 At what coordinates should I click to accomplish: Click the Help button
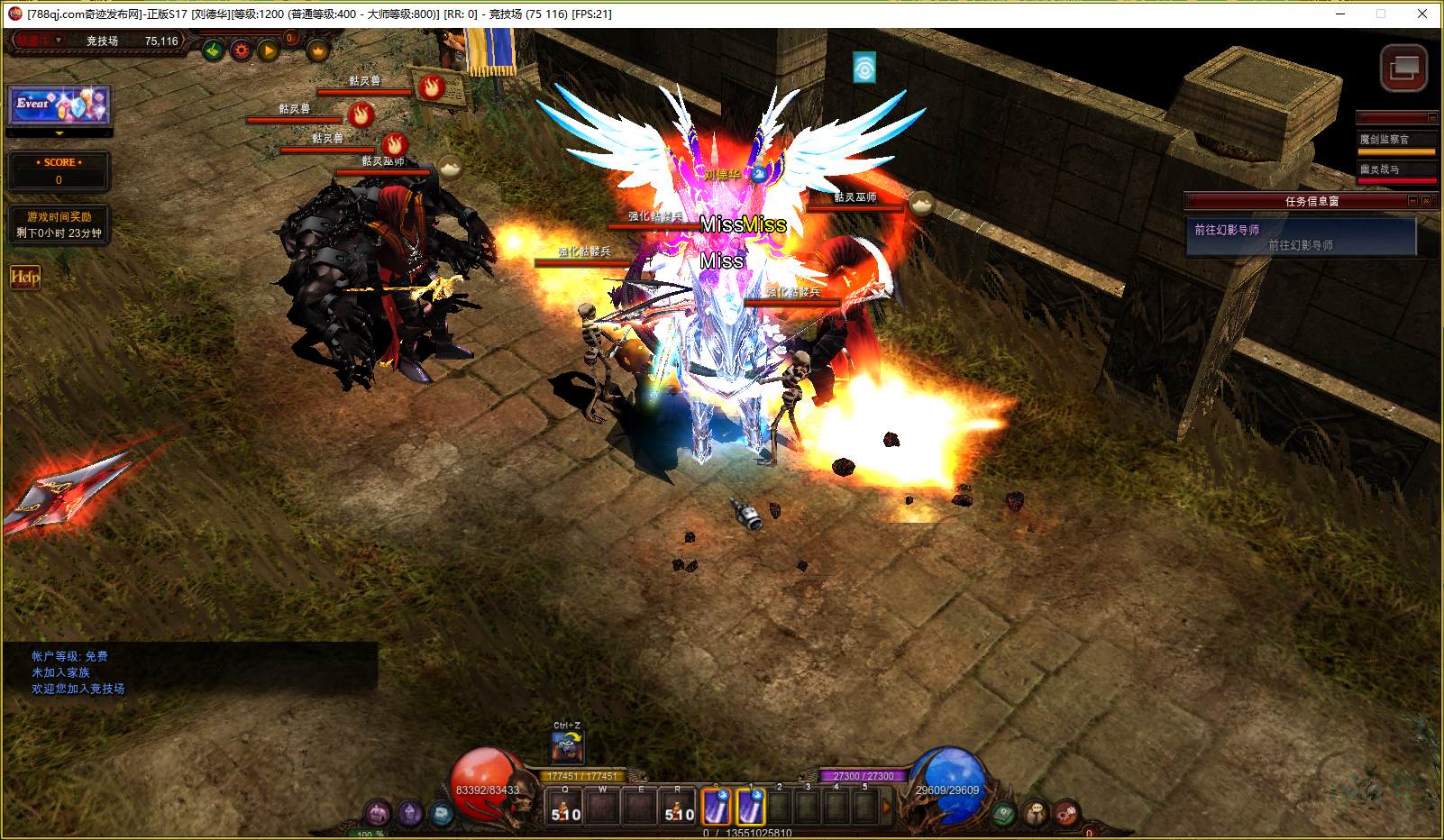tap(25, 278)
